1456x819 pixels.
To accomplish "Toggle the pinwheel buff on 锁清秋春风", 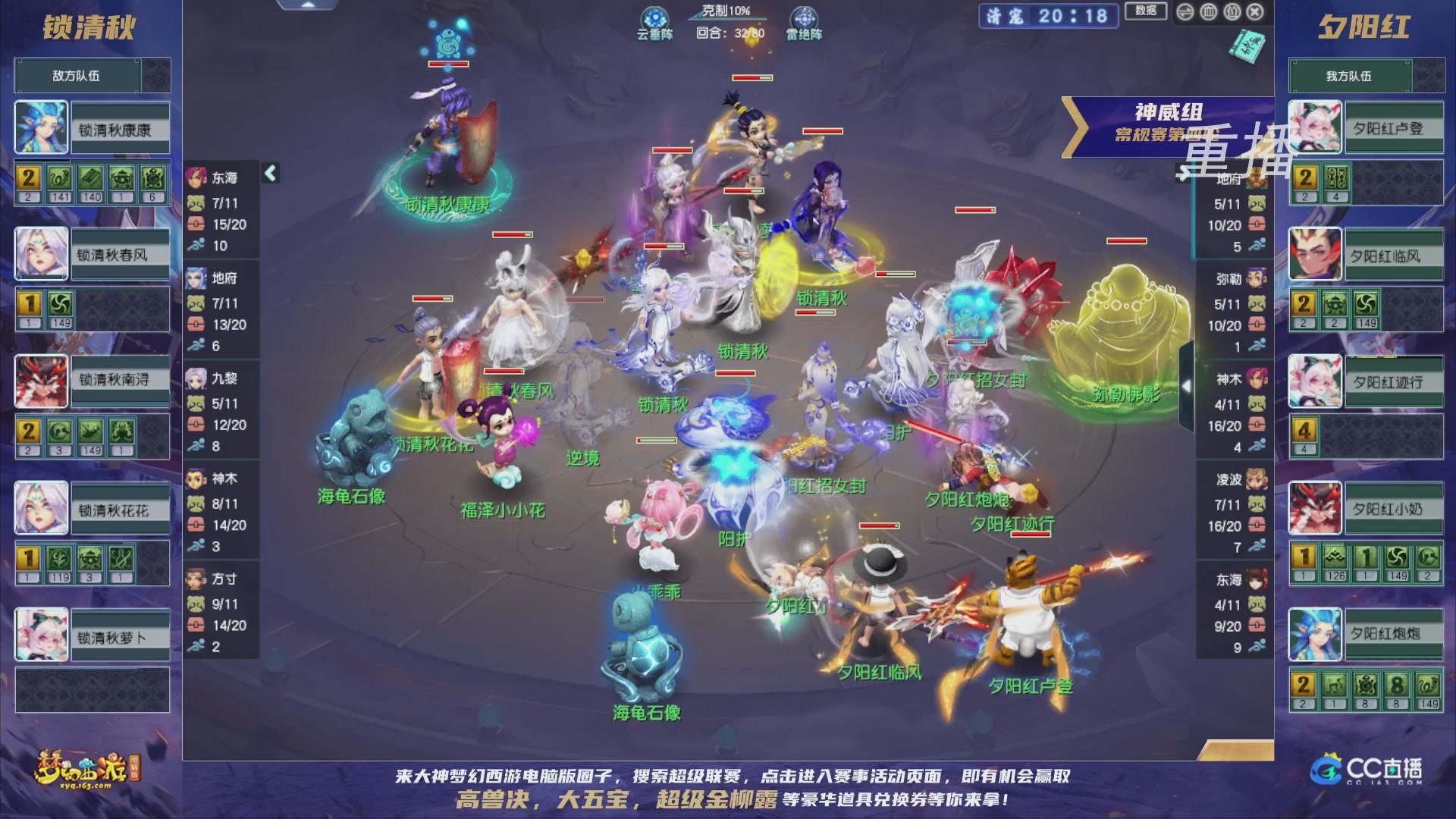I will point(60,304).
